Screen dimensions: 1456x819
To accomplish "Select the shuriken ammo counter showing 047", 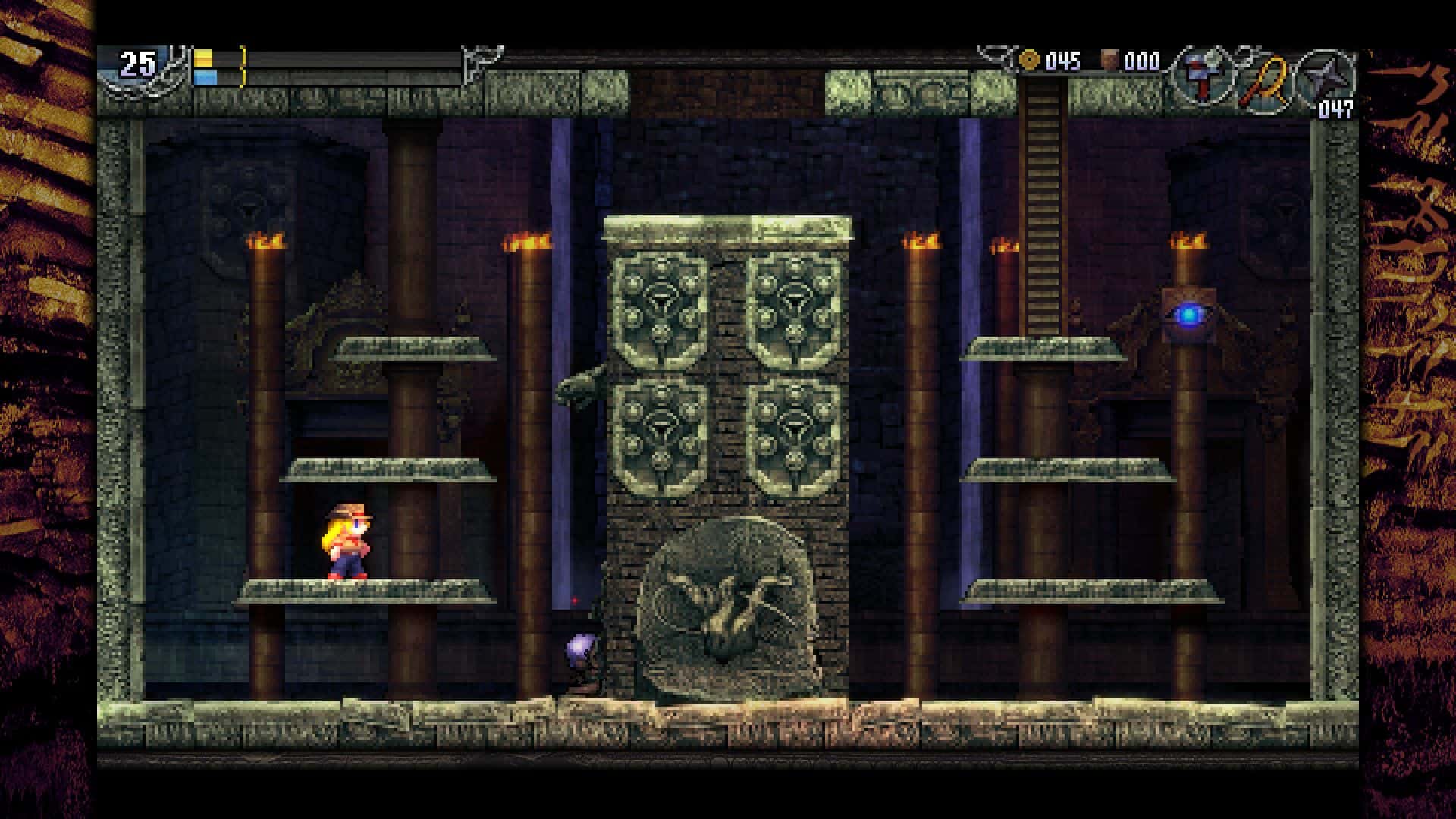I will pos(1336,108).
